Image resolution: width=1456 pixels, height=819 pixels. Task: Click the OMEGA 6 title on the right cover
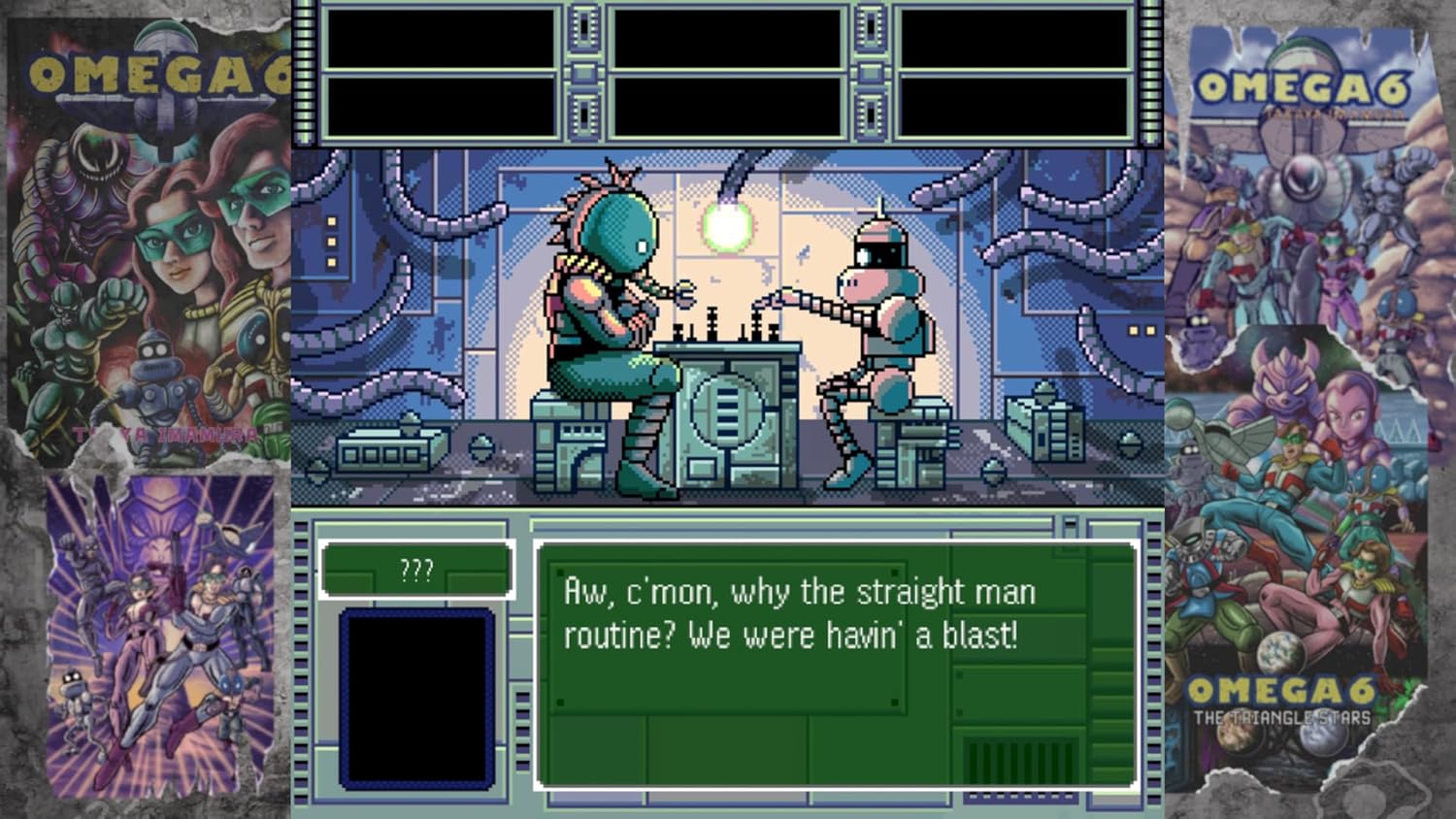(1301, 87)
